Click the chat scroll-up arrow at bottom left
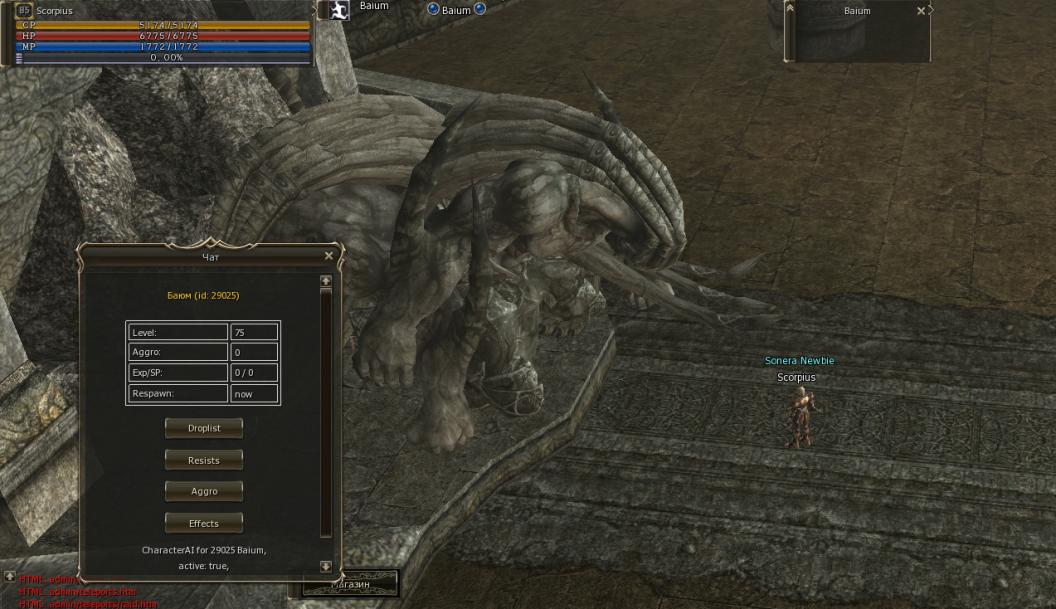The height and width of the screenshot is (609, 1056). (9, 577)
